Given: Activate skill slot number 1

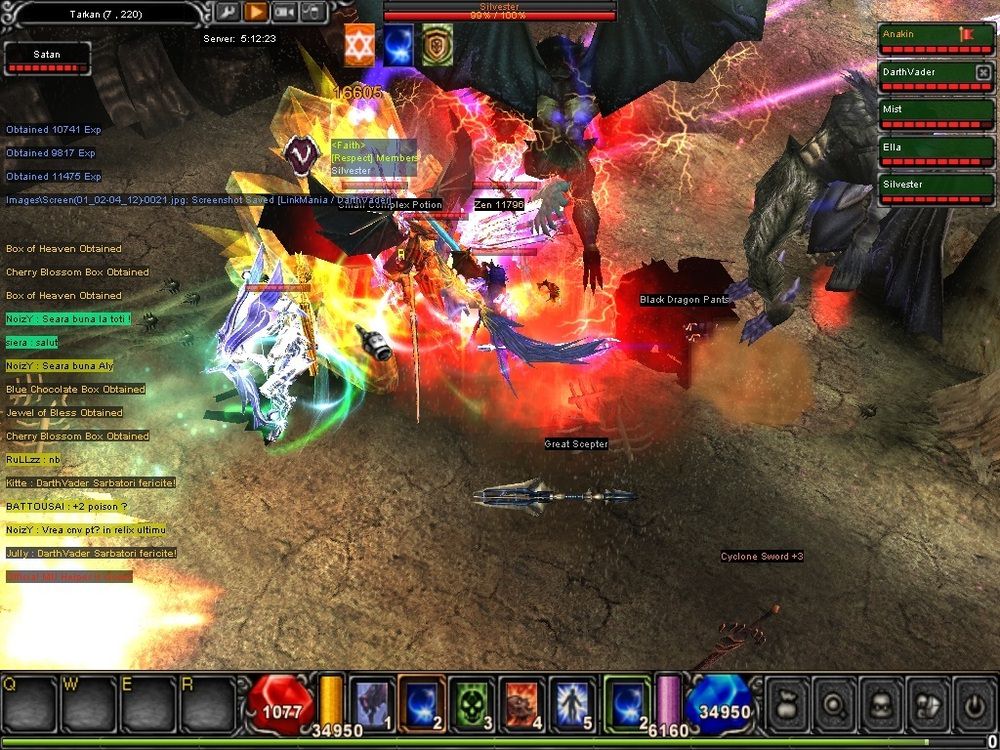Looking at the screenshot, I should coord(371,703).
